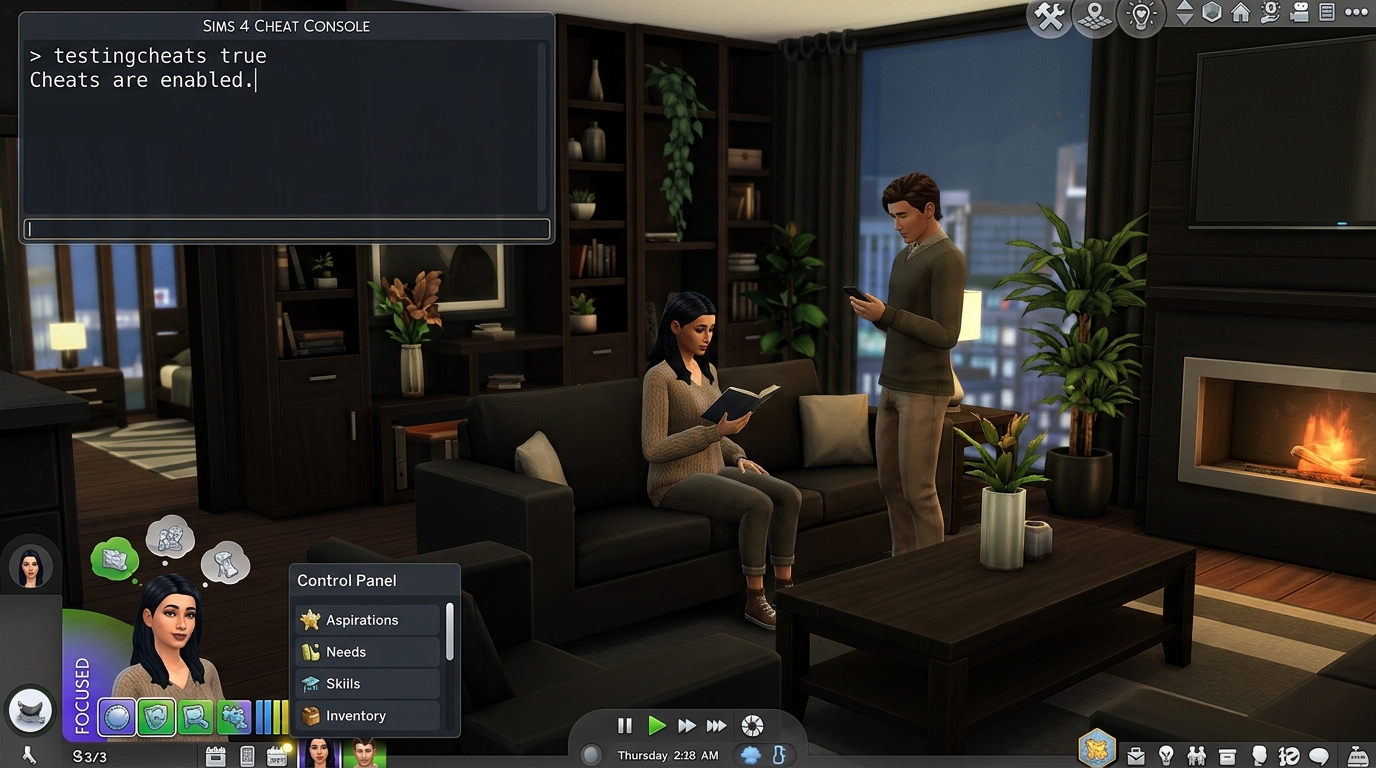The image size is (1376, 768).
Task: Select Aspirations in the Control Panel
Action: tap(363, 620)
